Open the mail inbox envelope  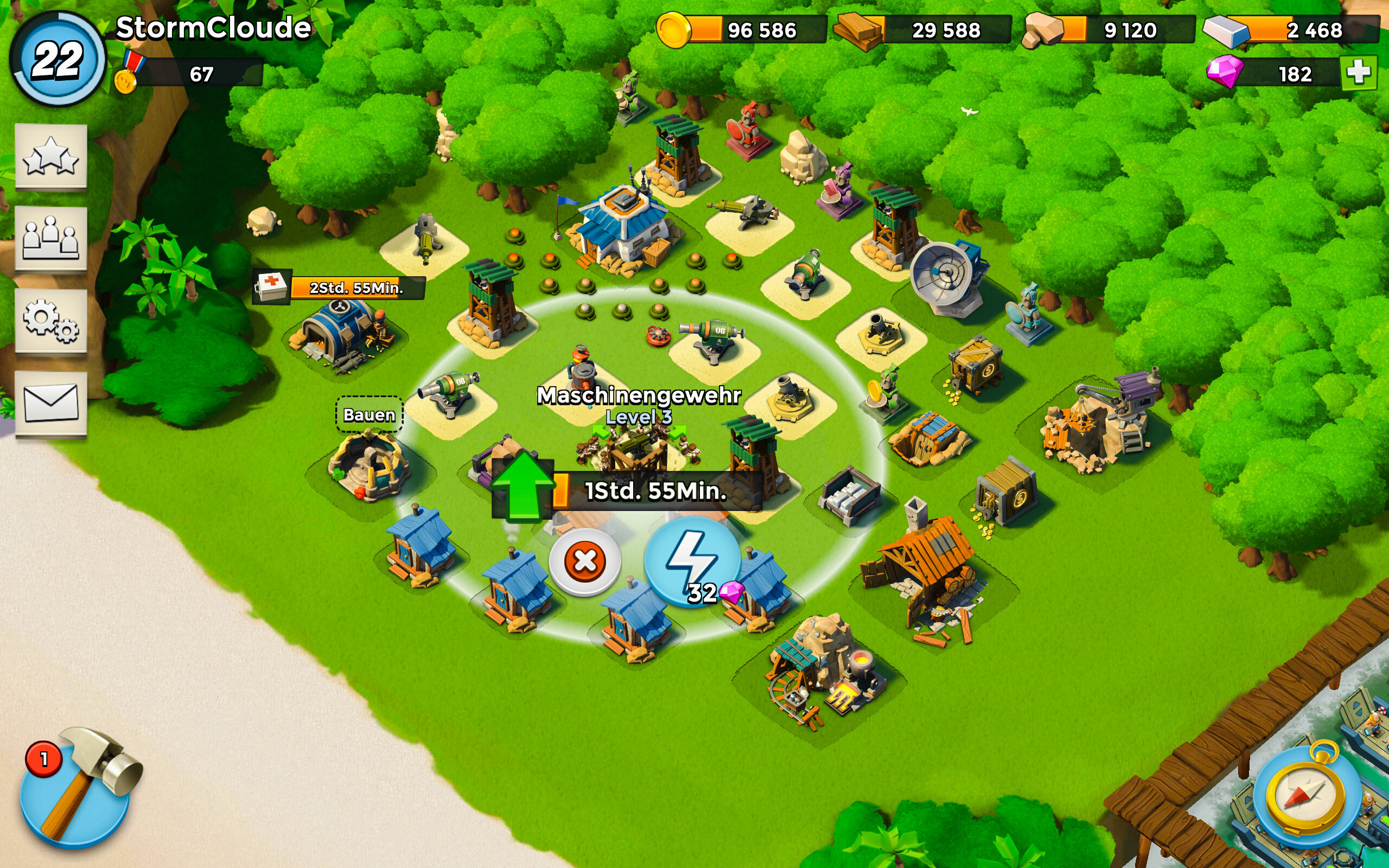[50, 403]
